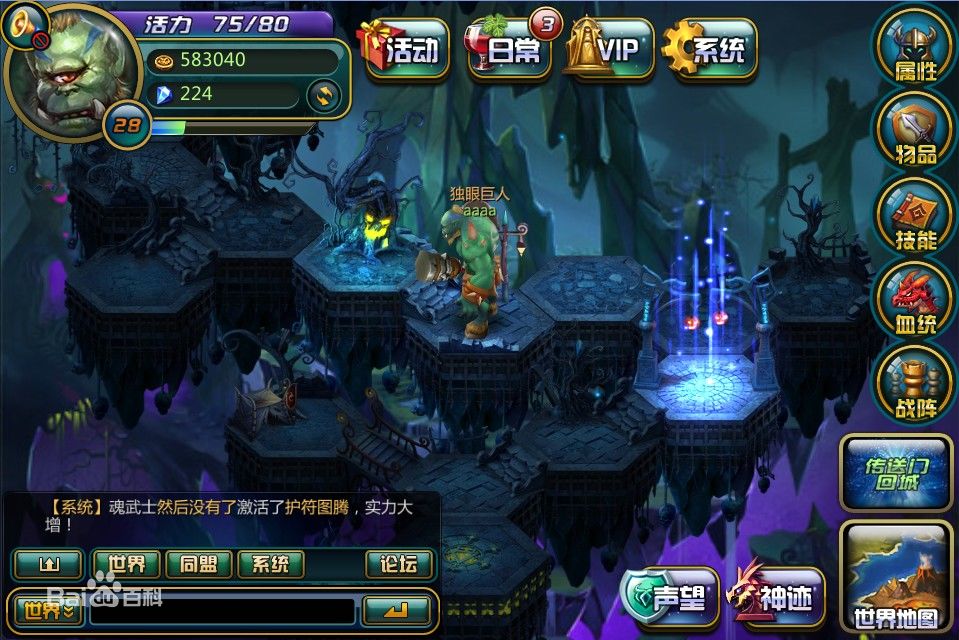
Task: Open the VIP panel
Action: 609,48
